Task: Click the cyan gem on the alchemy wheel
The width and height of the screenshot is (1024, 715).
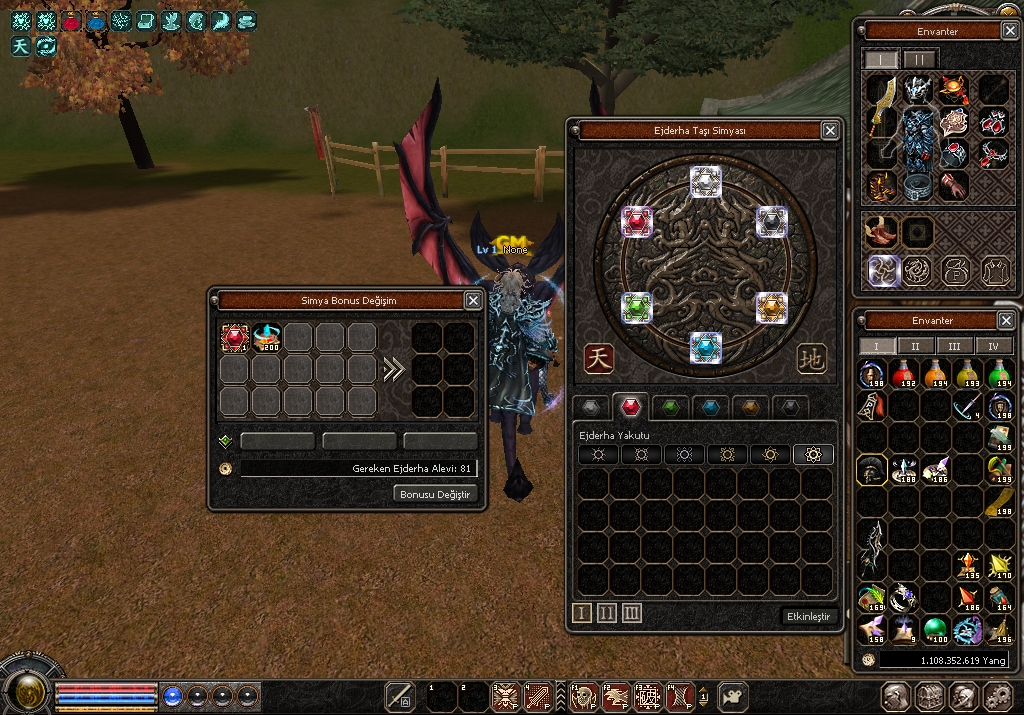Action: tap(706, 347)
